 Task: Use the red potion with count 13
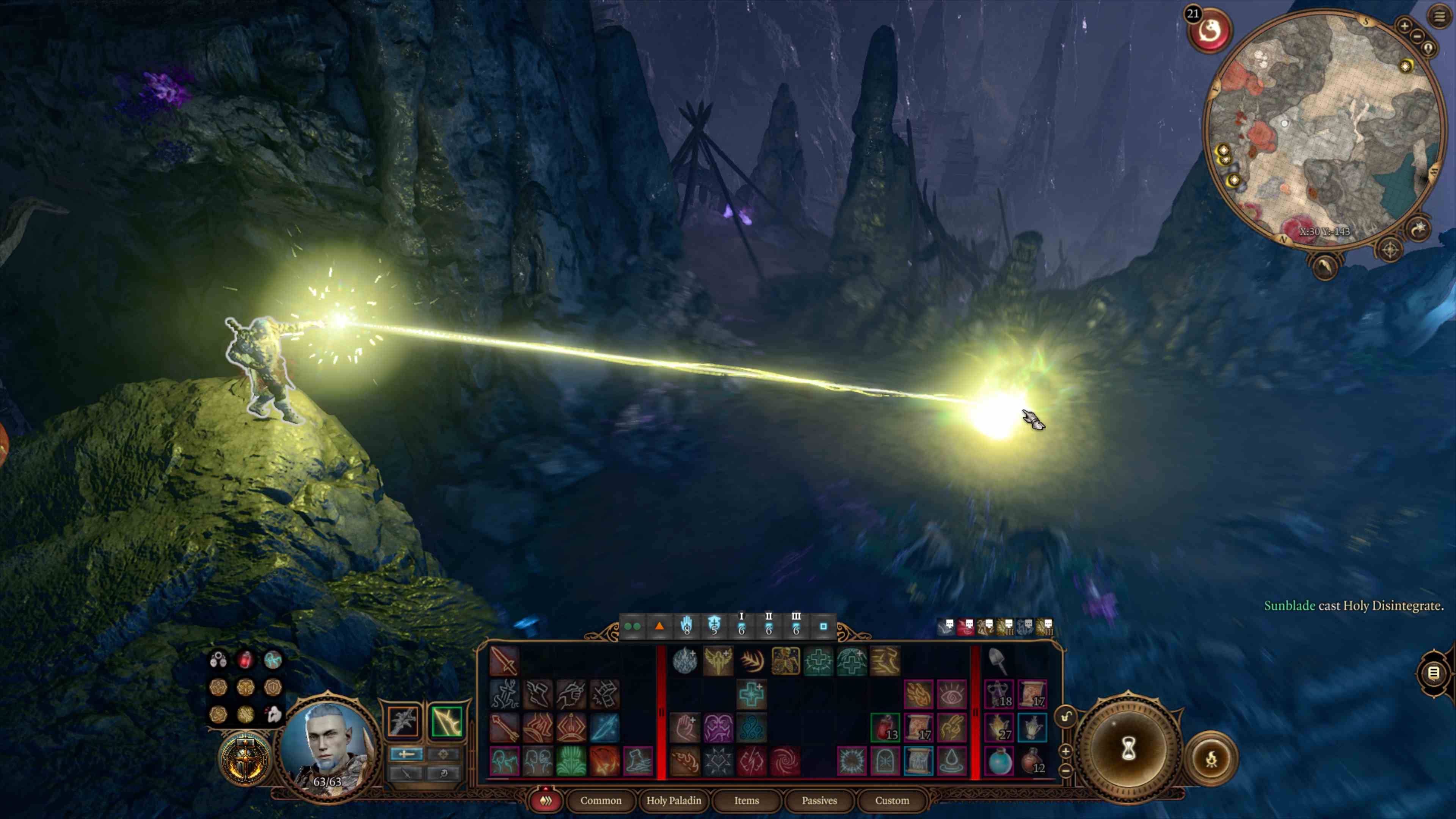point(885,728)
